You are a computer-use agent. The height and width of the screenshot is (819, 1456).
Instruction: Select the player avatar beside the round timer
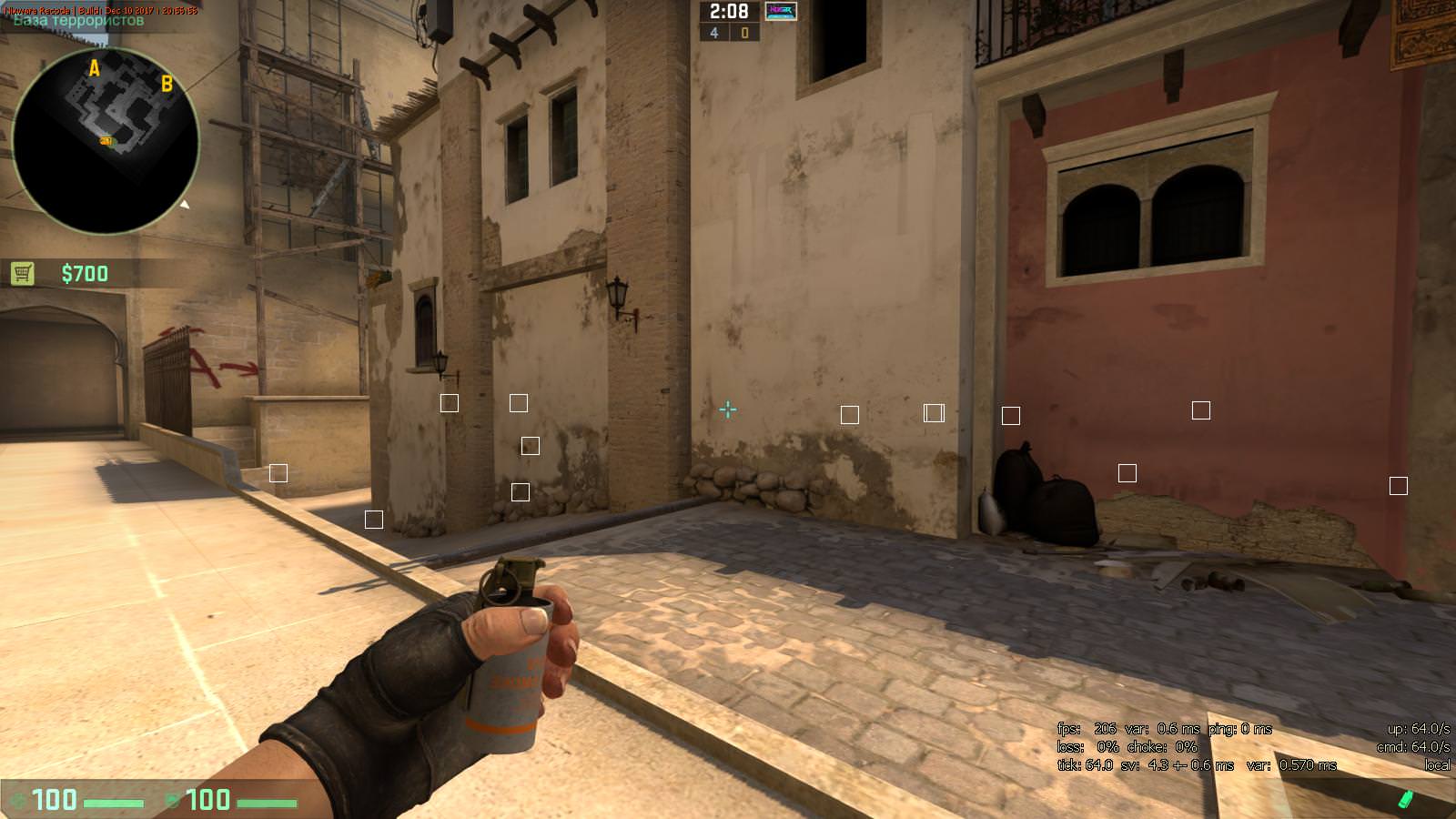click(x=781, y=12)
